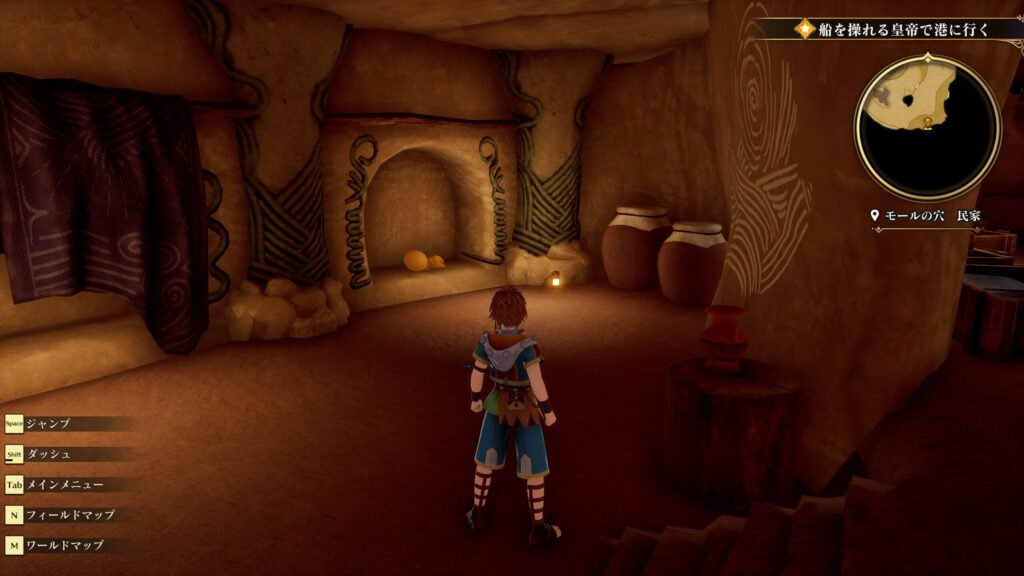Click the モールの穴 民家 location label
1024x576 pixels.
coord(928,216)
